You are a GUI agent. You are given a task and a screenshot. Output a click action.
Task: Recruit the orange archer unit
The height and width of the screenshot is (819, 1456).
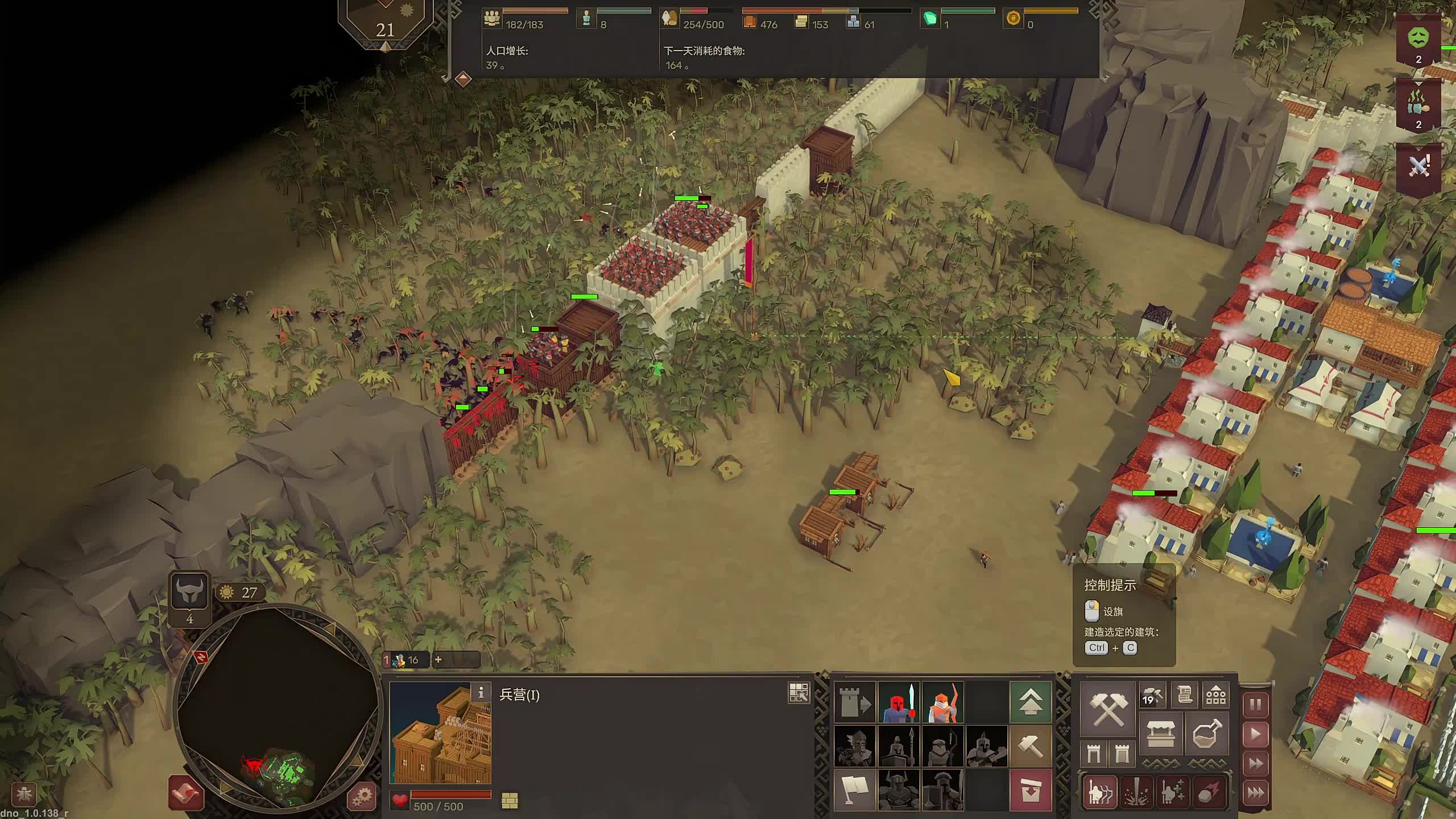pos(942,702)
